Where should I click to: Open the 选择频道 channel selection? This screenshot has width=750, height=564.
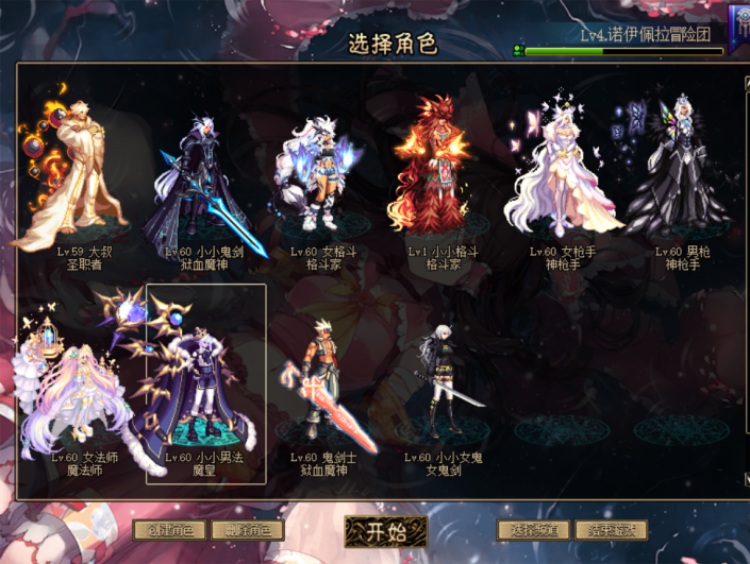click(533, 530)
